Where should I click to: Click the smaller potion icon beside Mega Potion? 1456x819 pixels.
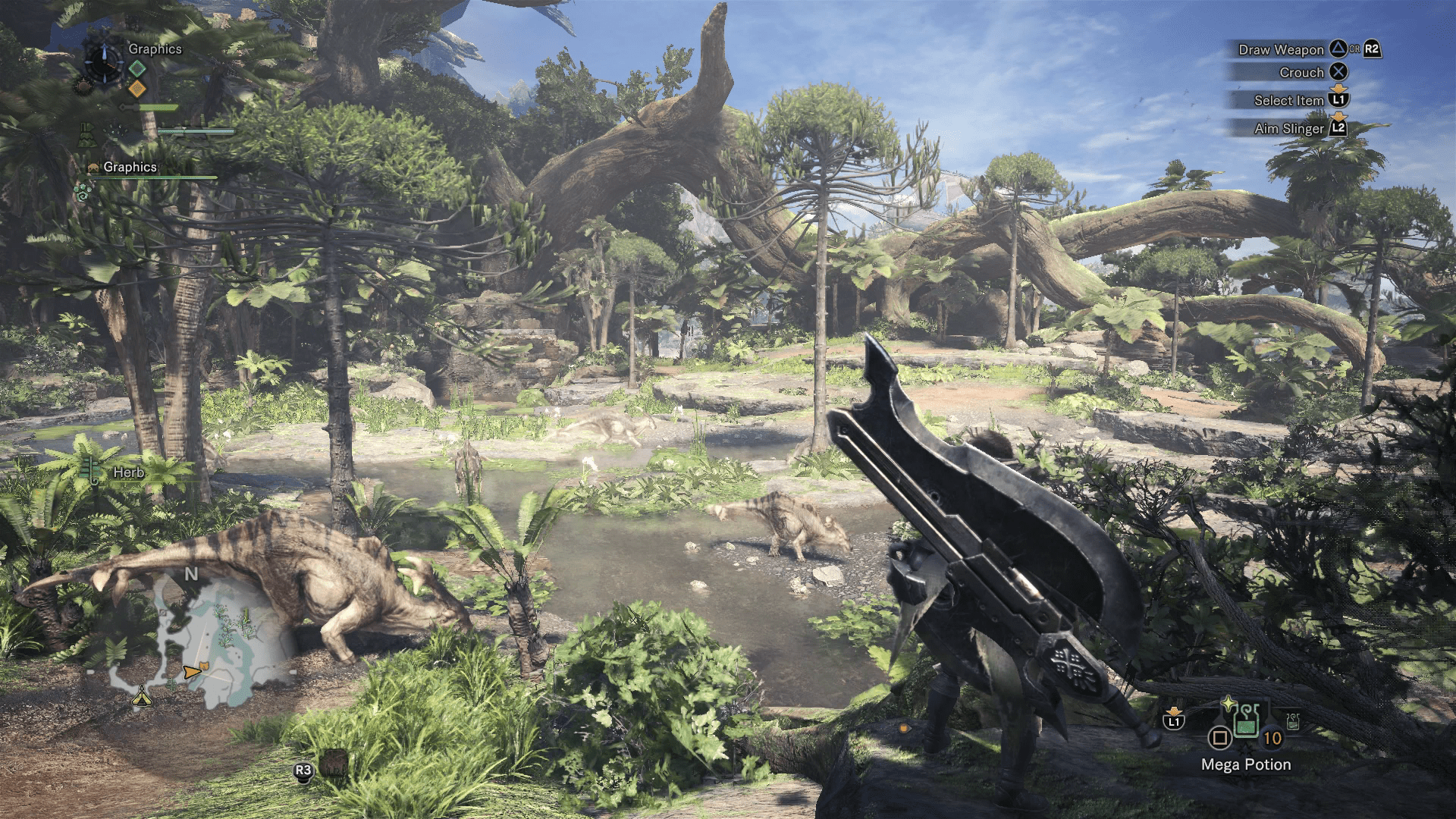[x=1293, y=720]
